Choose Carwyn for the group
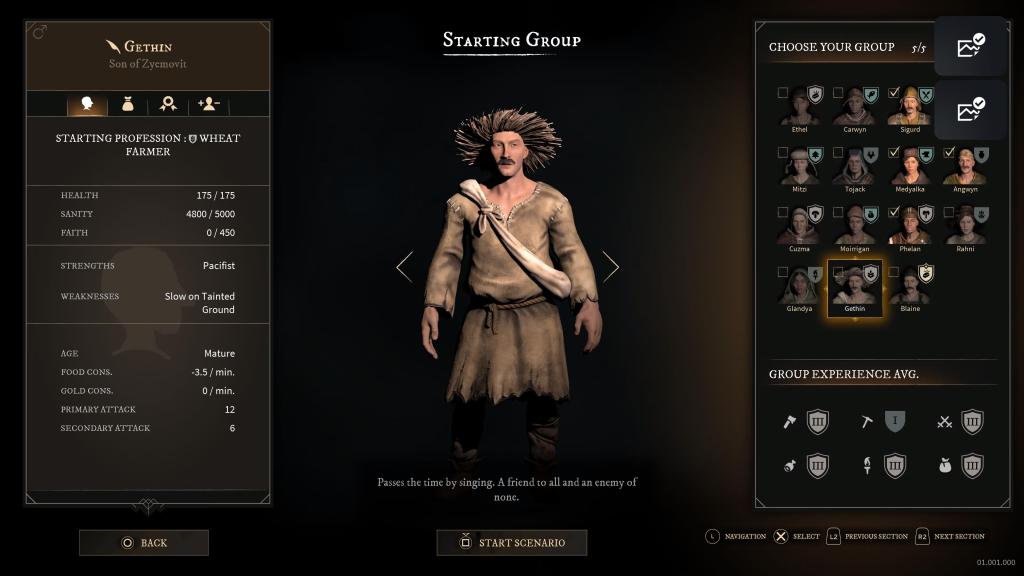This screenshot has width=1024, height=576. [x=854, y=106]
